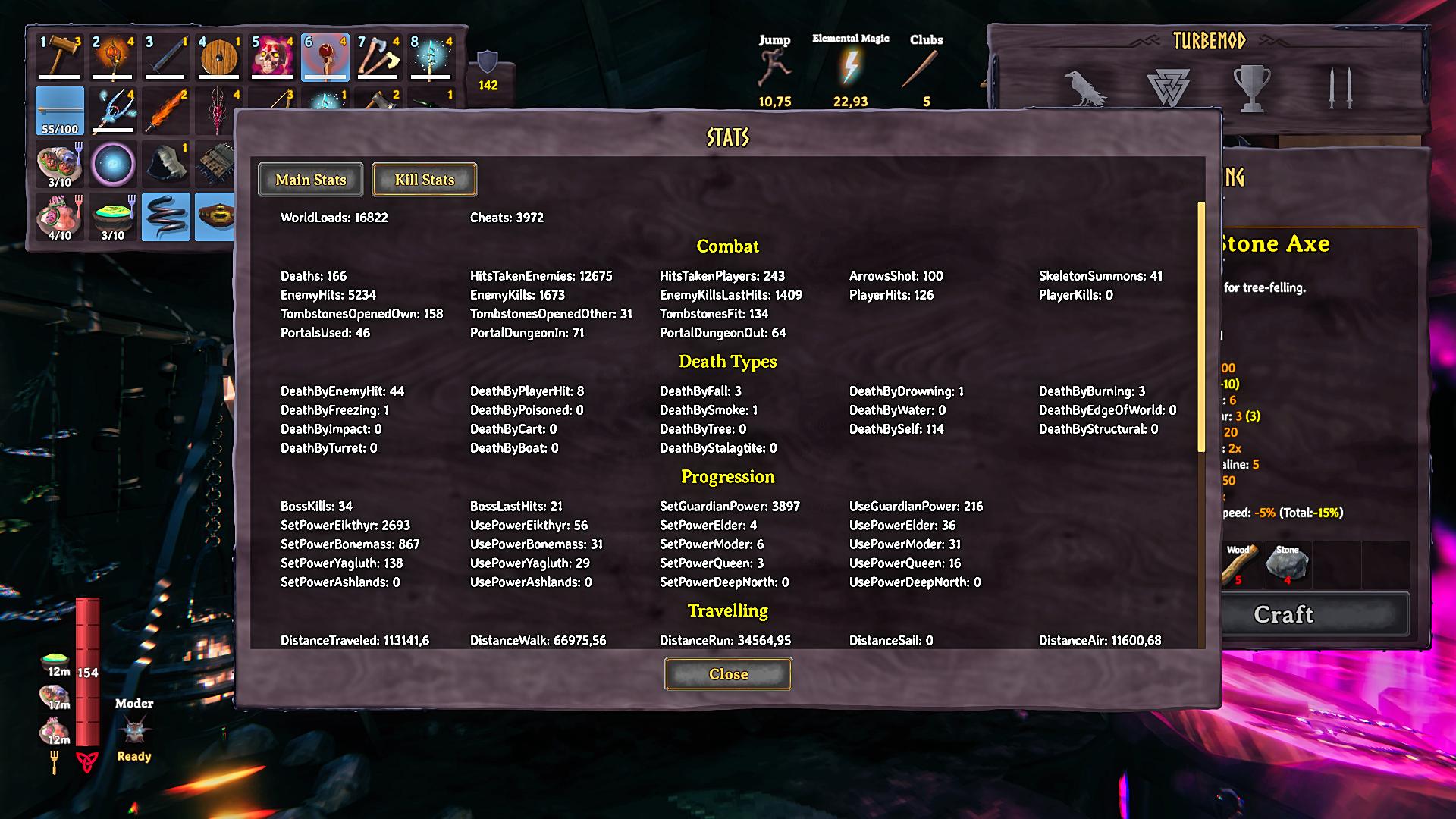Close the Stats window
Image resolution: width=1456 pixels, height=819 pixels.
point(728,674)
